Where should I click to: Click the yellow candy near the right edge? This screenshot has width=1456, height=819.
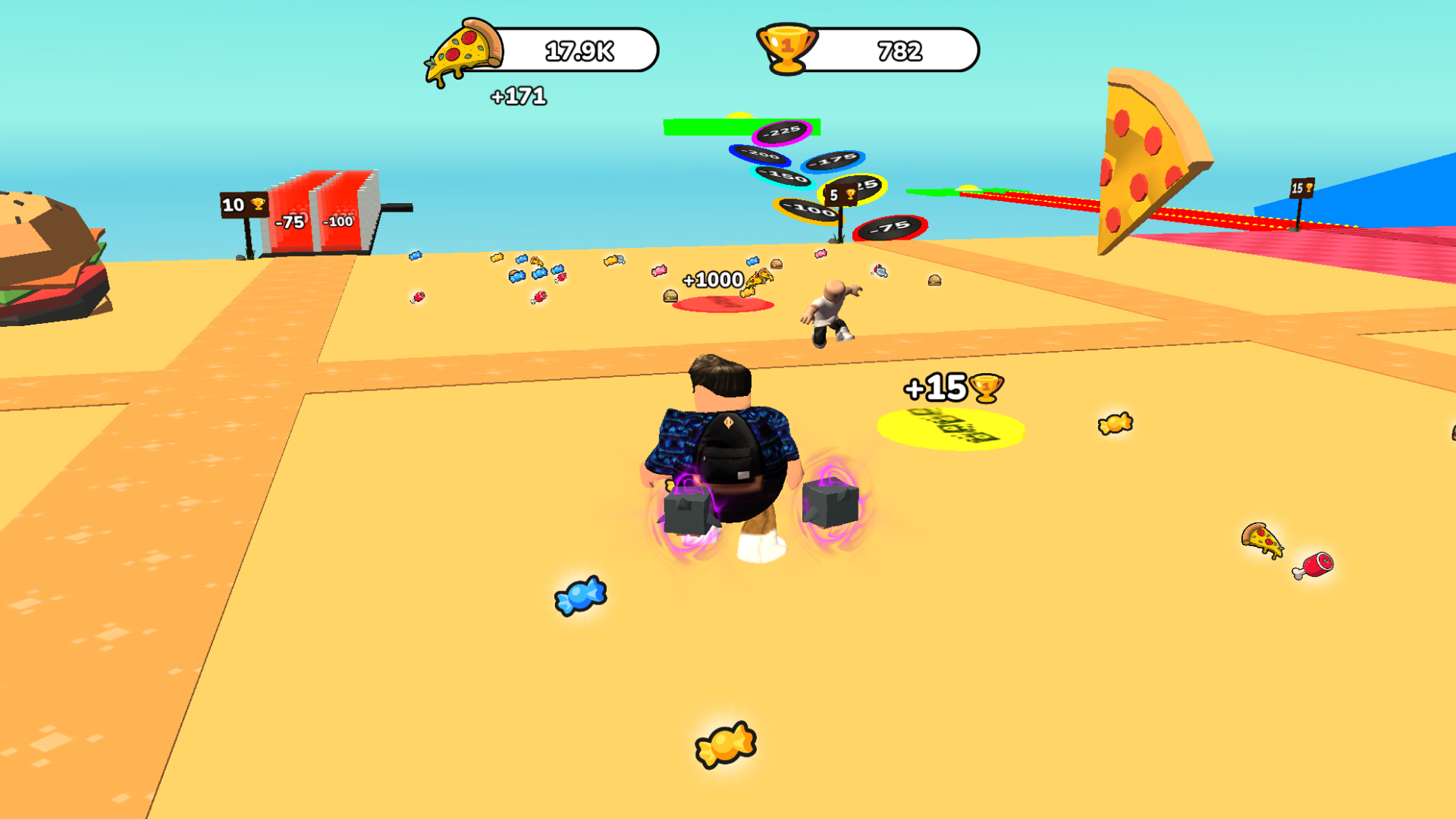1116,425
